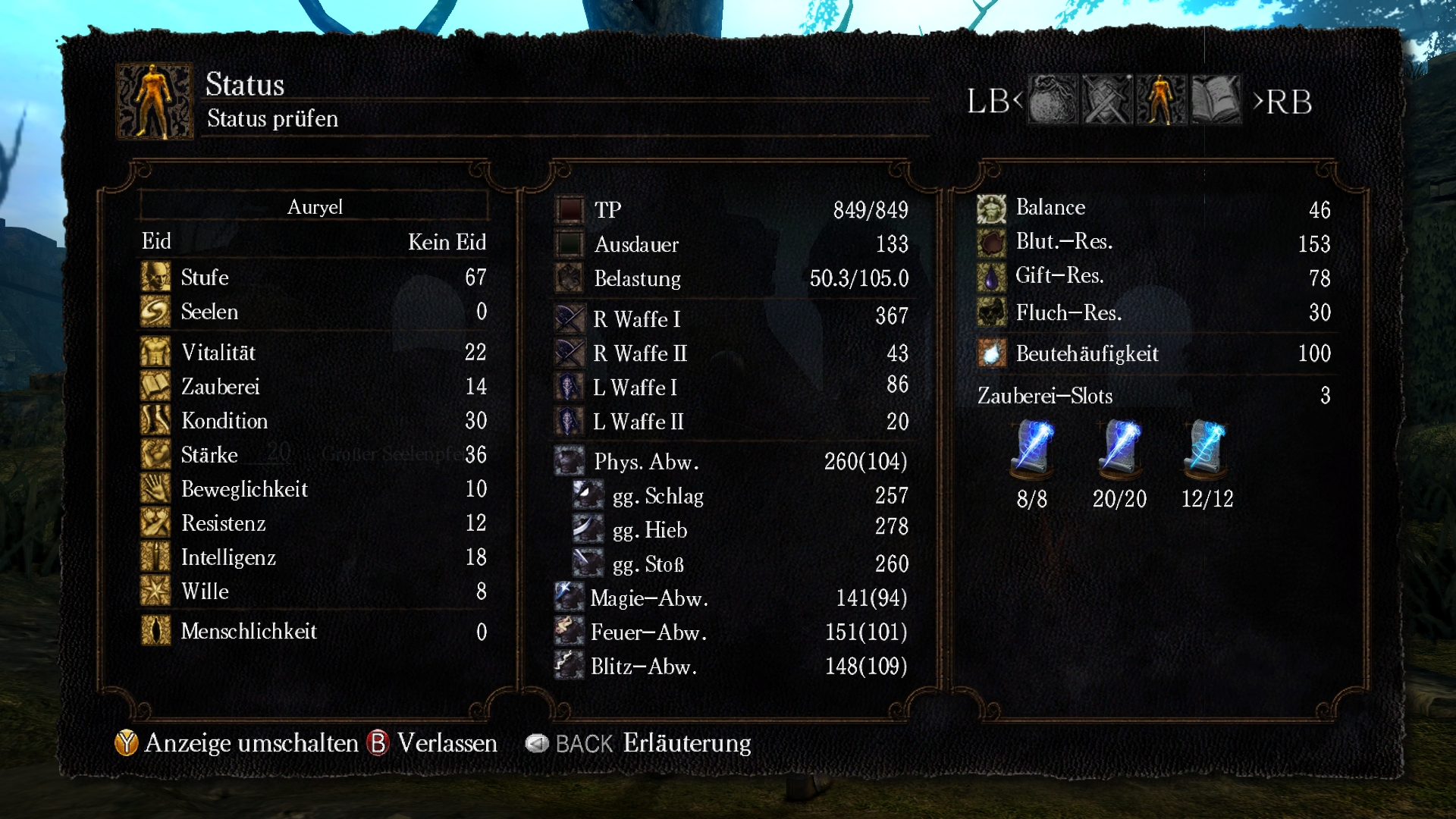Viewport: 1456px width, 819px height.
Task: Highlight the Stufe level row
Action: (x=313, y=278)
